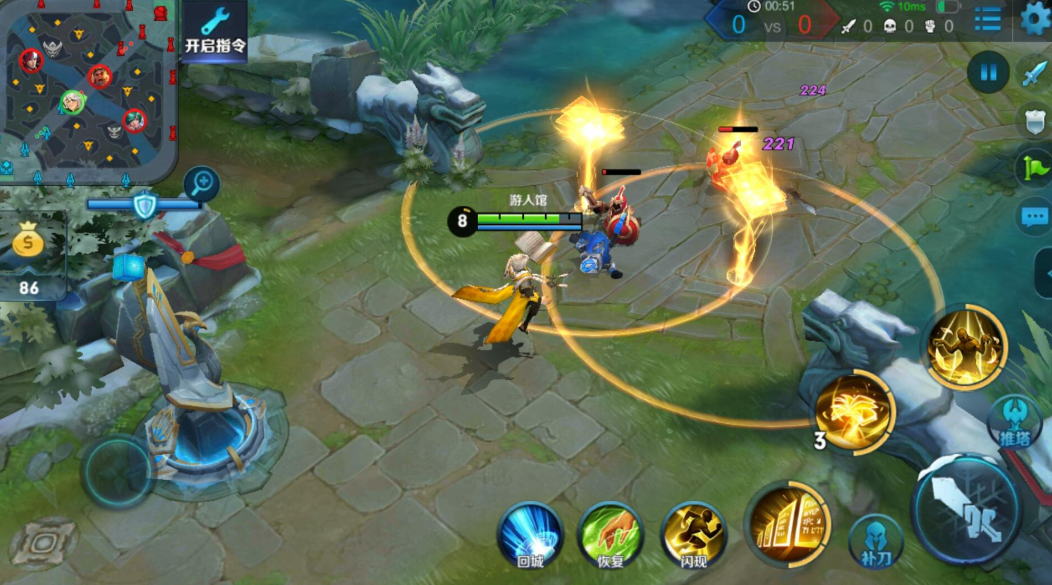Open the gold coin bag shop
The height and width of the screenshot is (585, 1052).
click(29, 244)
